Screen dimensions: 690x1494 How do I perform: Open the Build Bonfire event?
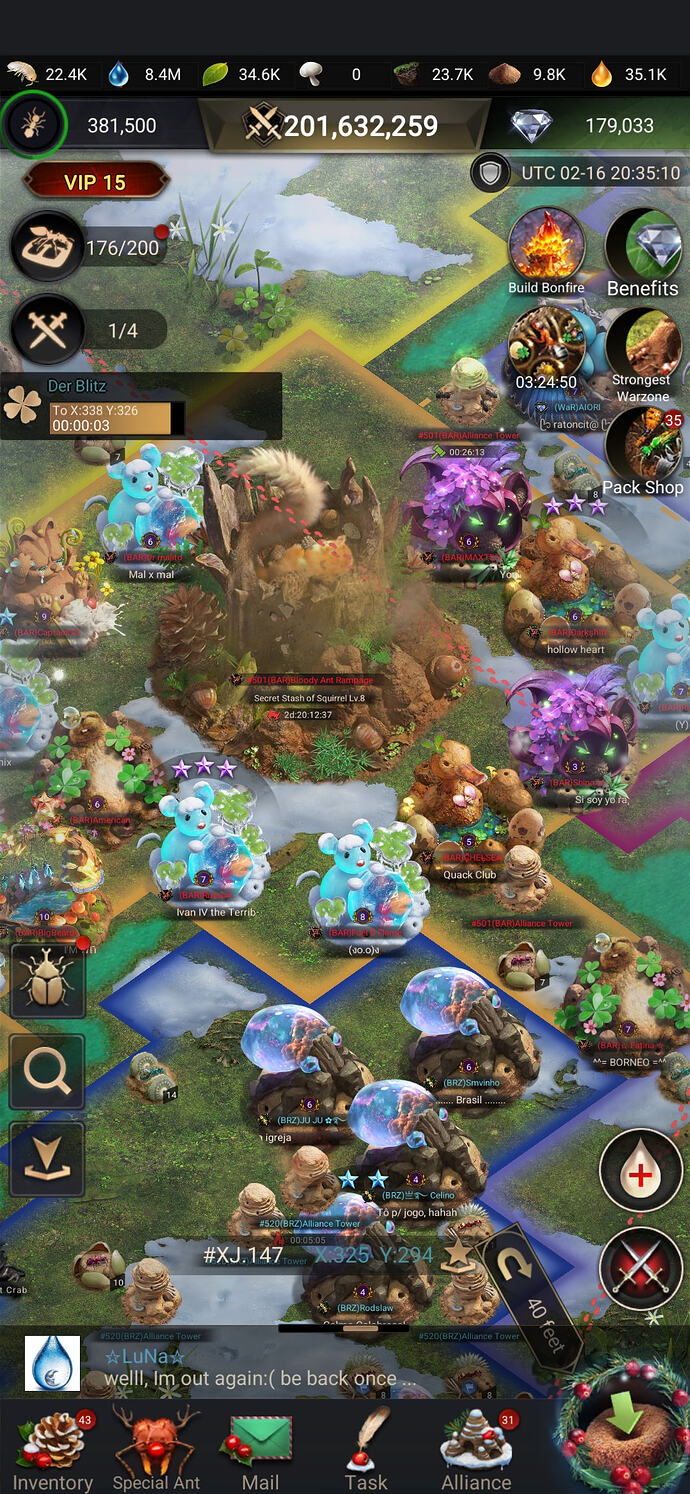(x=546, y=246)
